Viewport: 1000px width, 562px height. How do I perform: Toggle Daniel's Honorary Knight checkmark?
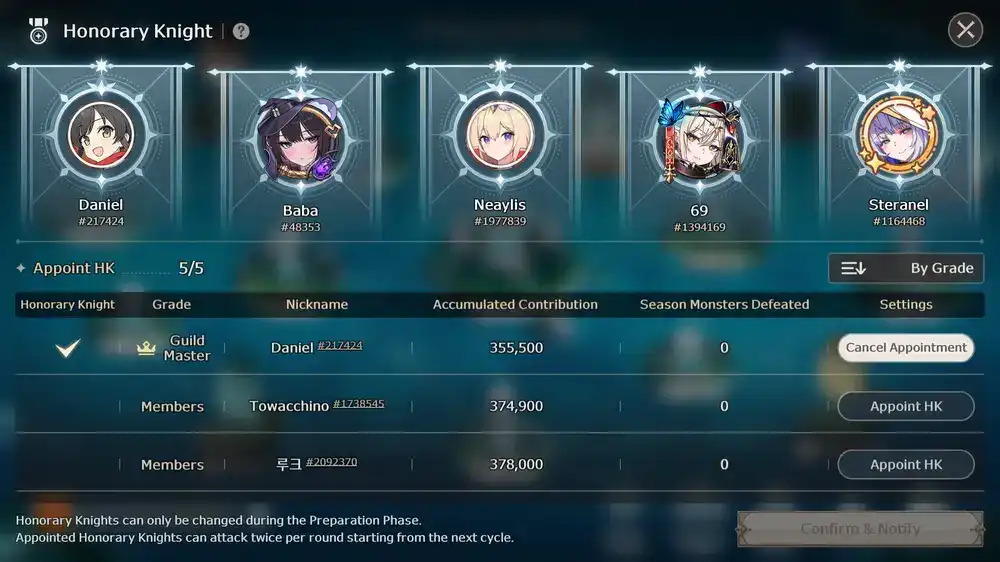(67, 348)
